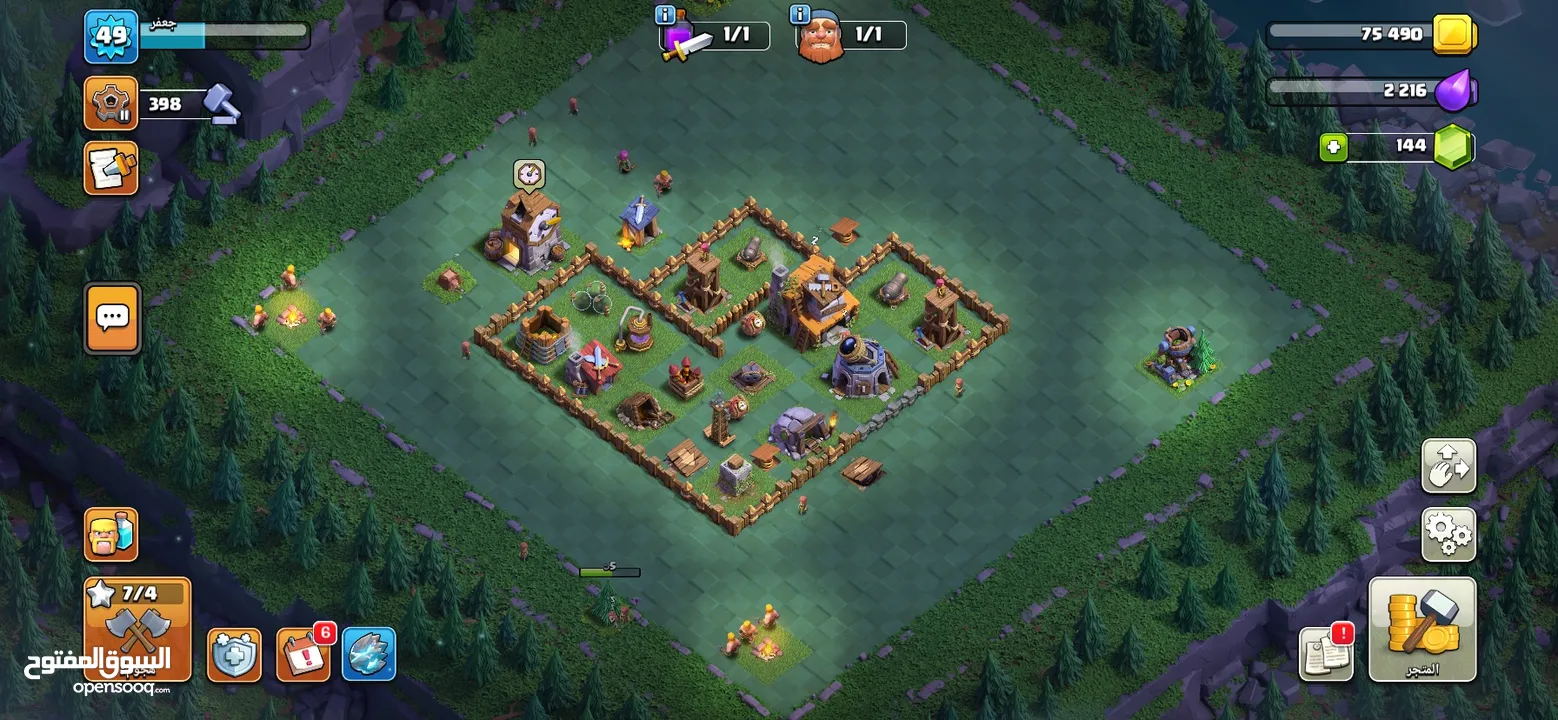Open the settings gears button
This screenshot has width=1558, height=720.
coord(1448,535)
